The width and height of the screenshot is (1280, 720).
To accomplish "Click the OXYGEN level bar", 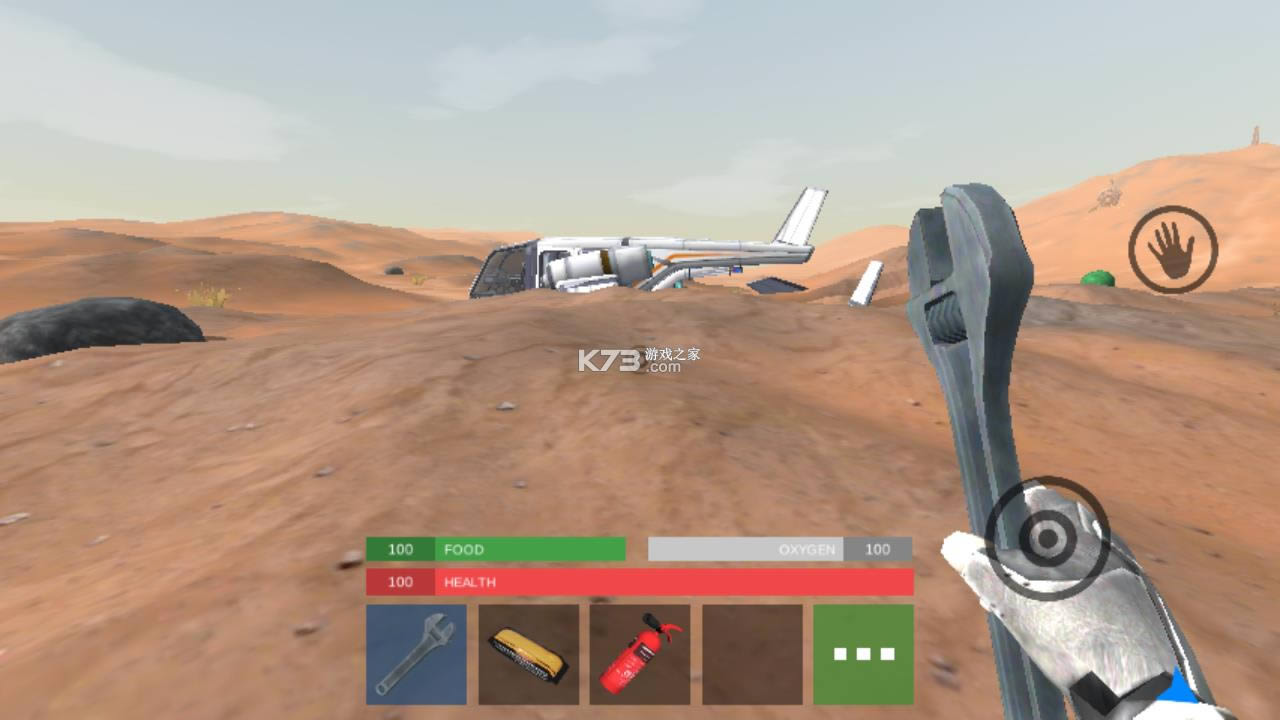I will click(745, 549).
